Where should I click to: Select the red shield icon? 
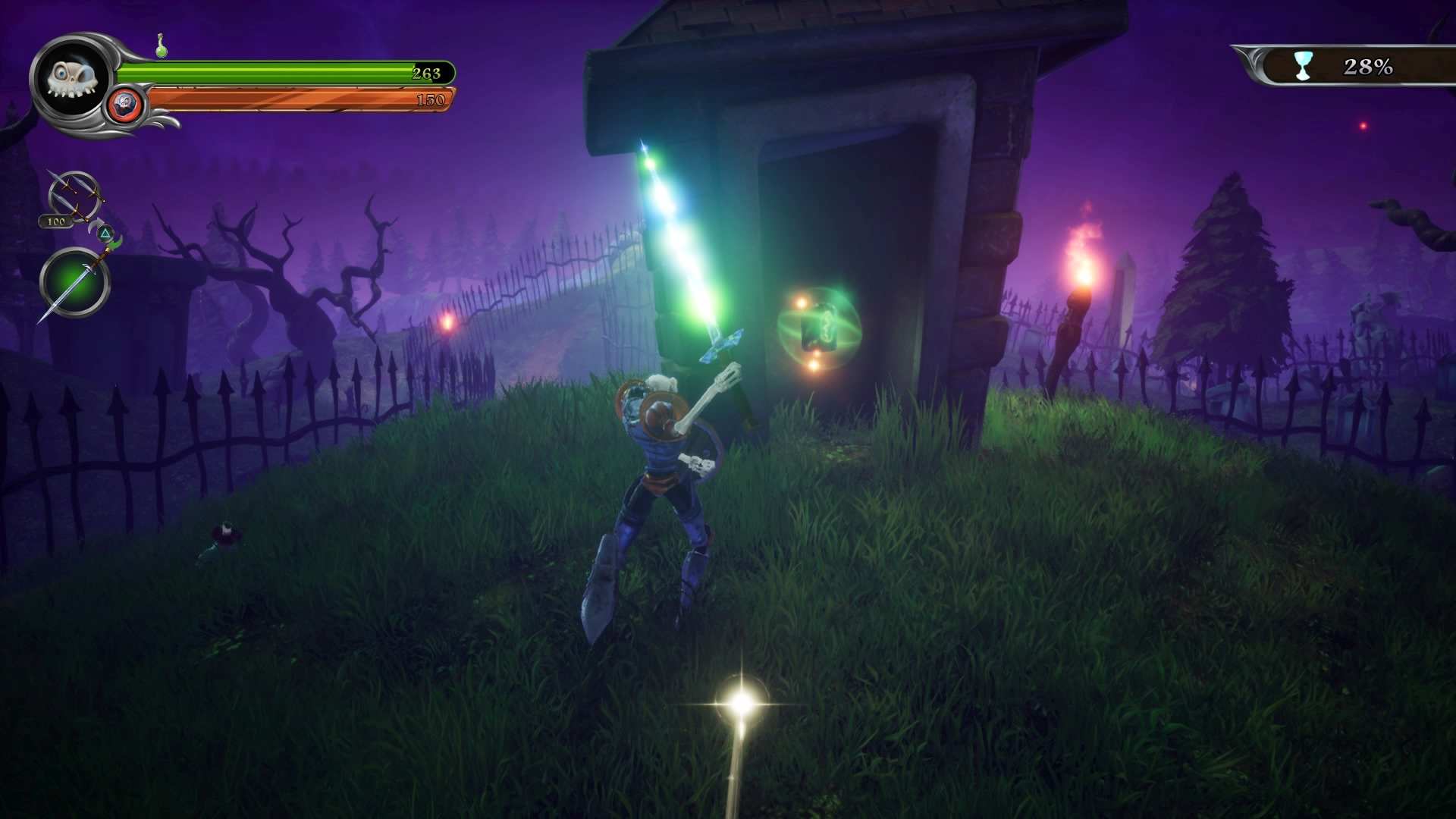124,105
